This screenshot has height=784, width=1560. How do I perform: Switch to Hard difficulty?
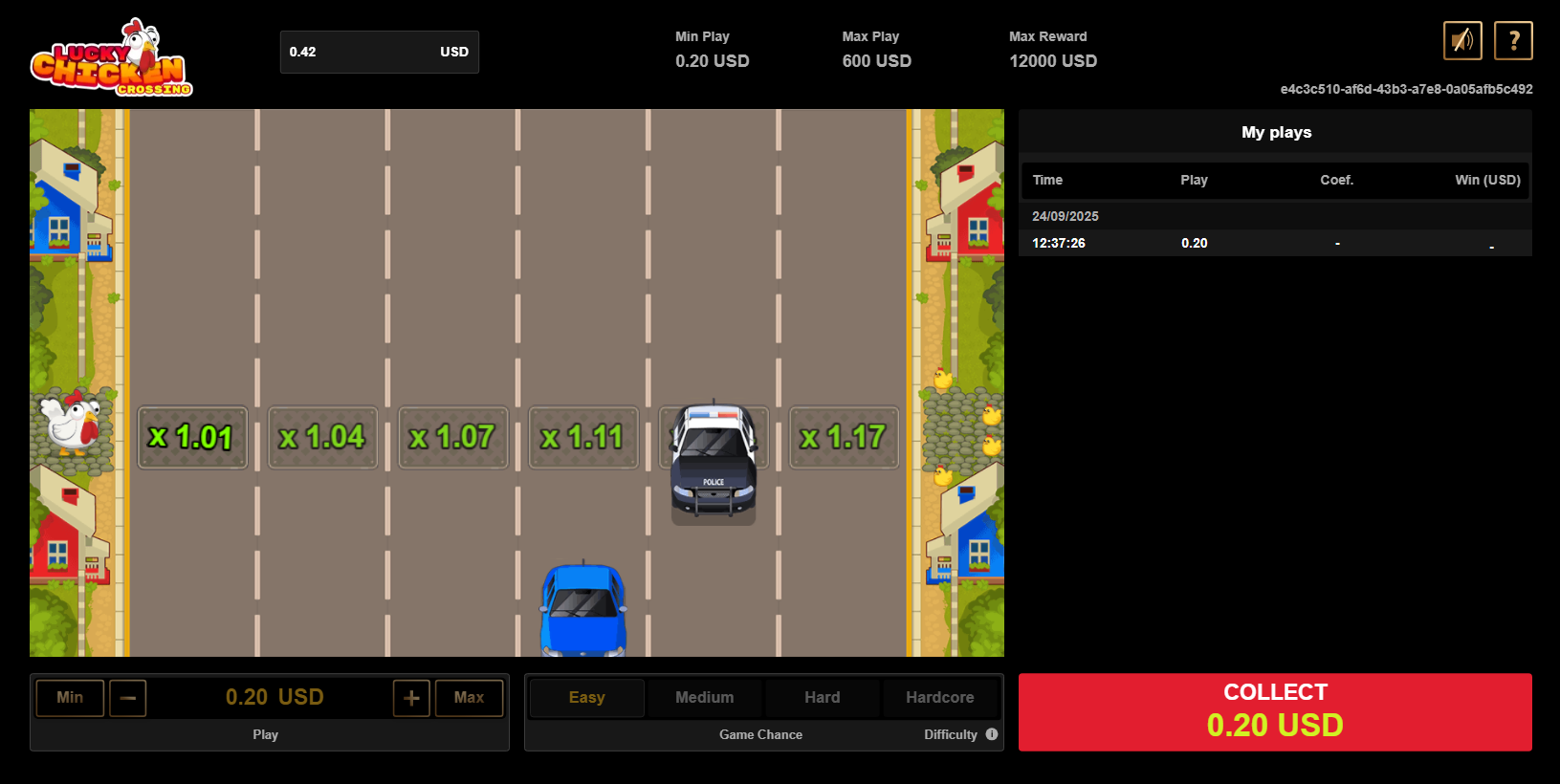tap(822, 698)
